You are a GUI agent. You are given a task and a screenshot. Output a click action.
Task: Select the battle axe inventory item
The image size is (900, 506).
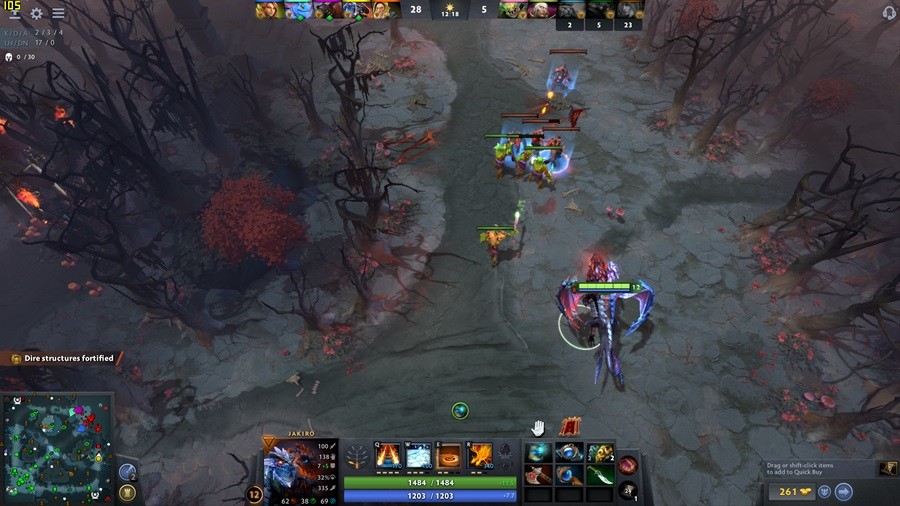[540, 475]
